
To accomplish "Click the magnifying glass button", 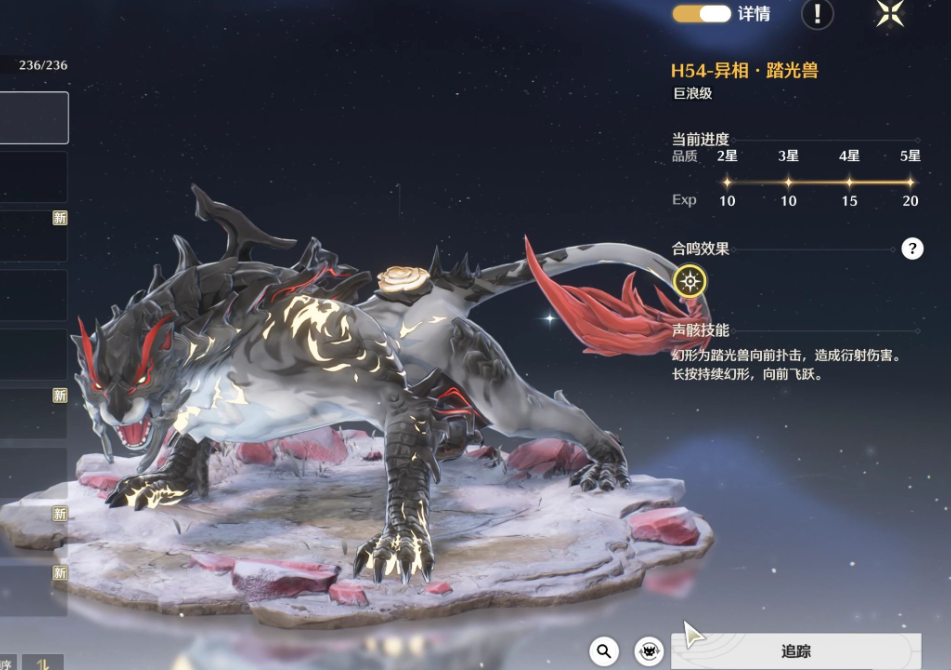I will click(x=604, y=652).
